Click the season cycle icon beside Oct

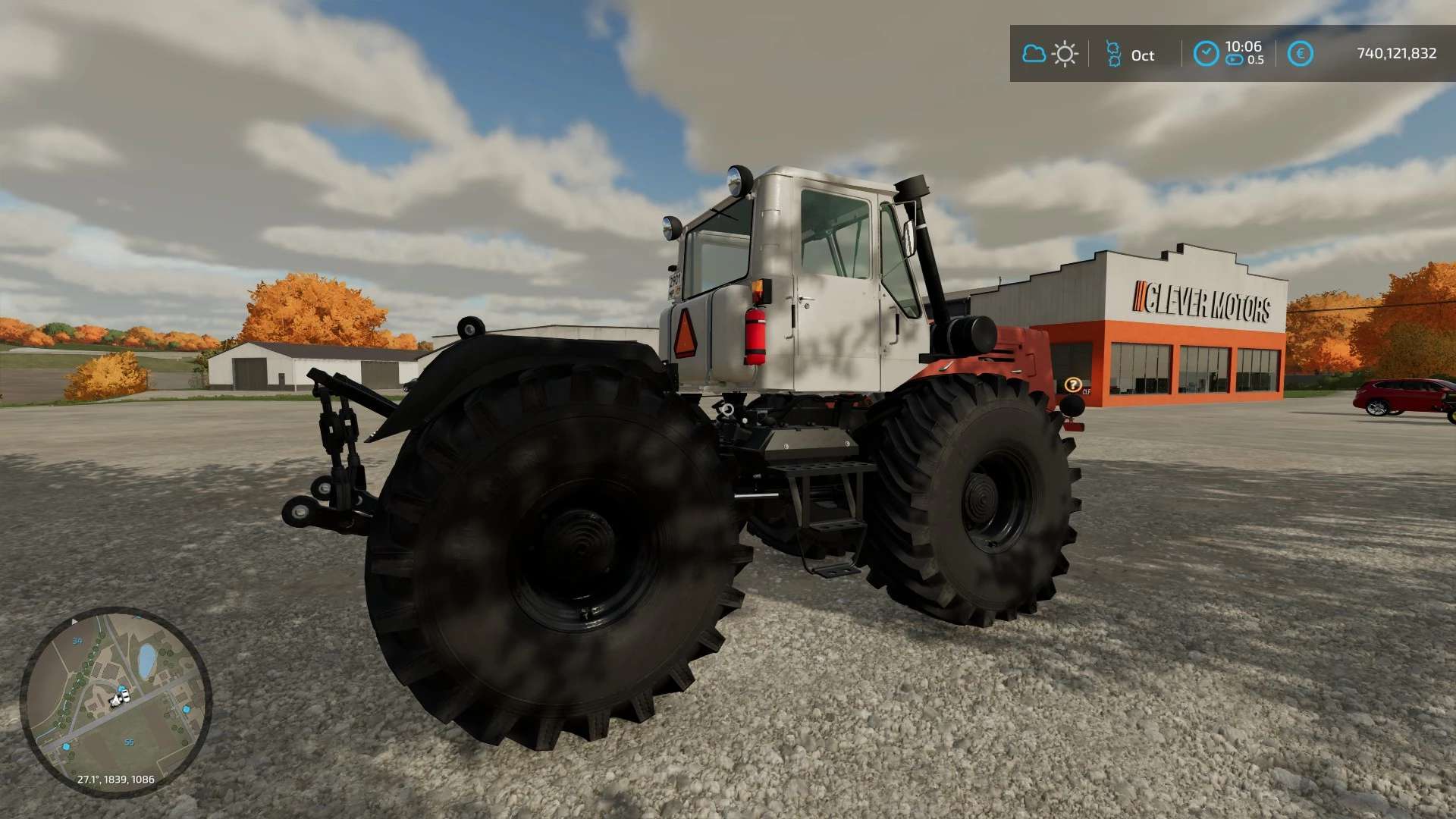click(1113, 54)
